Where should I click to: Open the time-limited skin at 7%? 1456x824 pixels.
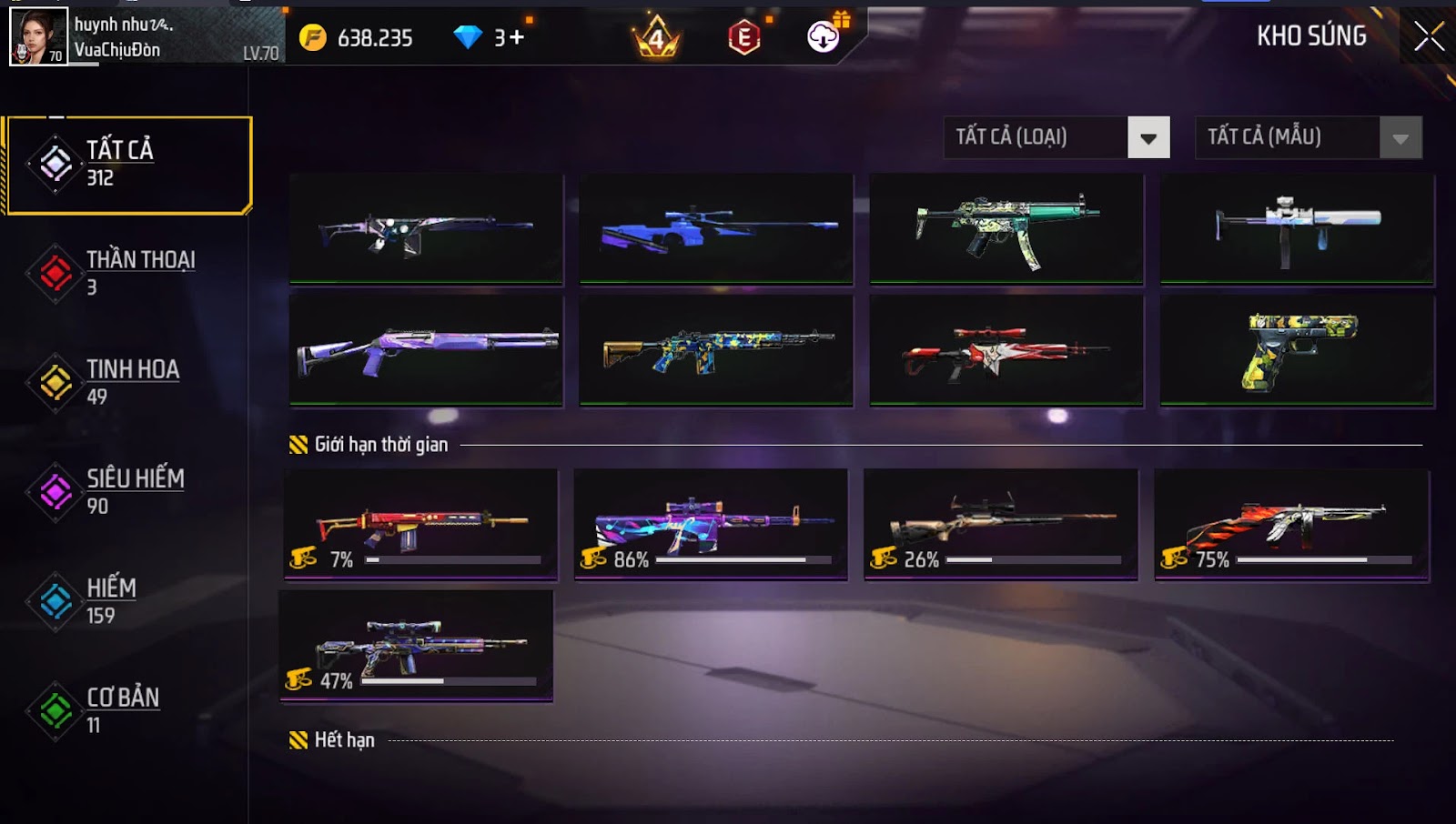[420, 524]
